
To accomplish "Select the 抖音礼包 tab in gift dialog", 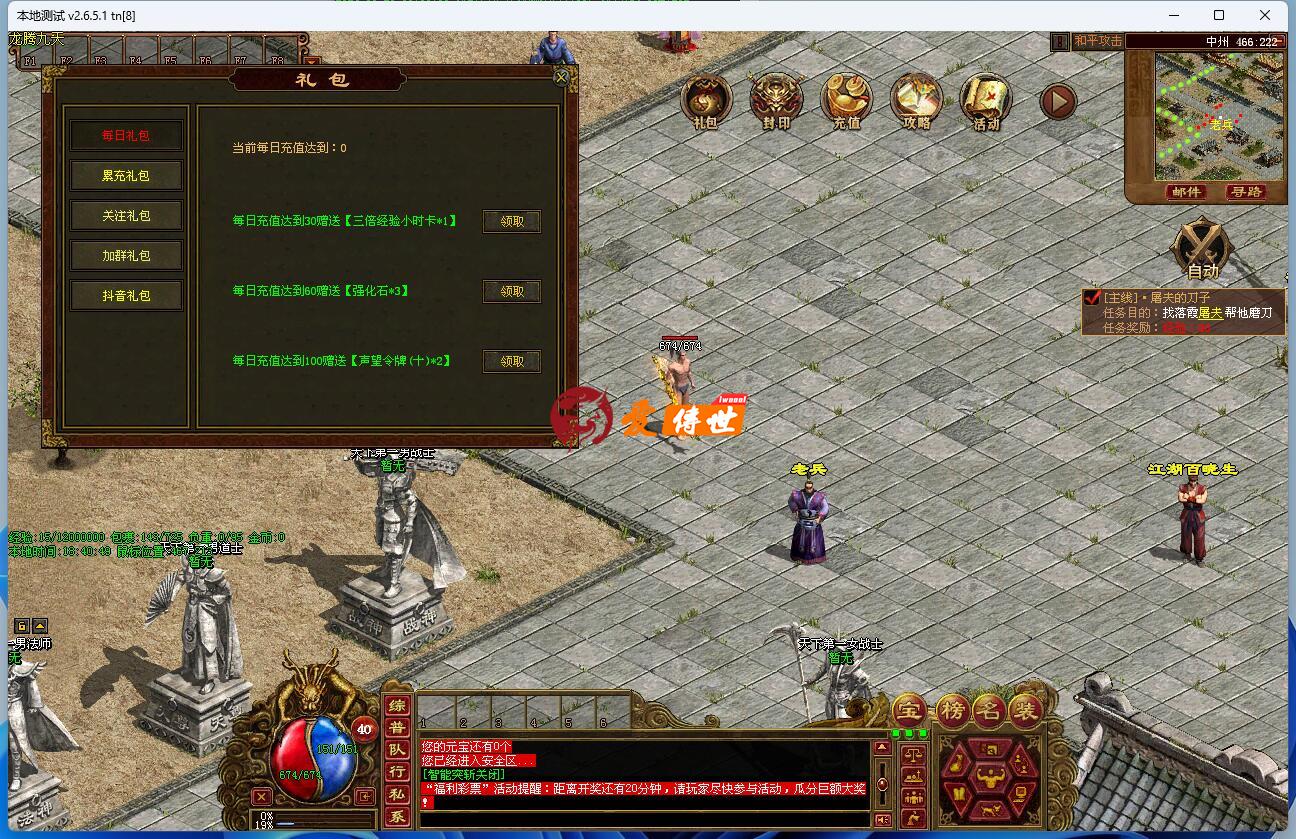I will 126,295.
